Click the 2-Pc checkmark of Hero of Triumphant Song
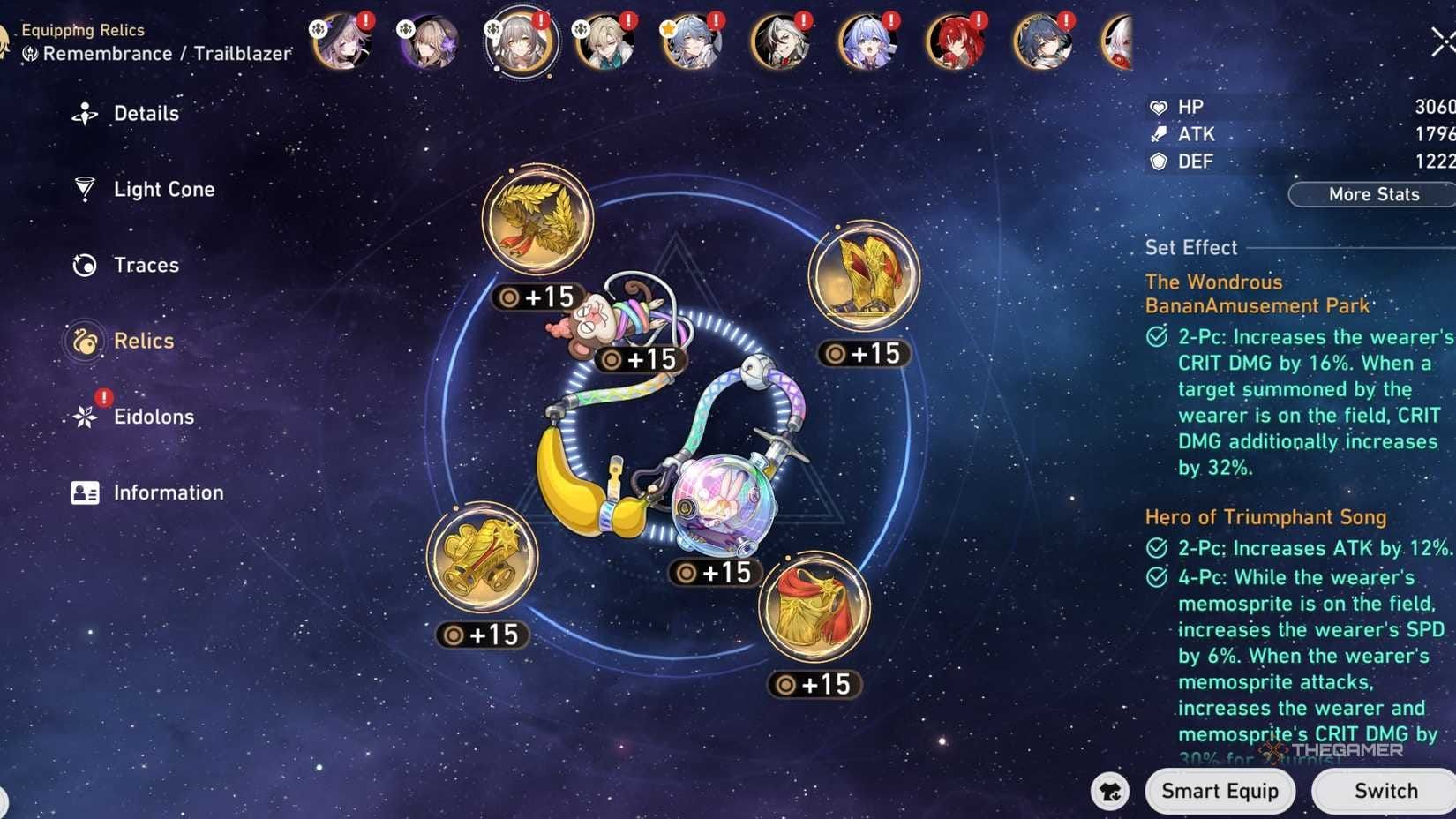This screenshot has height=819, width=1456. tap(1158, 548)
